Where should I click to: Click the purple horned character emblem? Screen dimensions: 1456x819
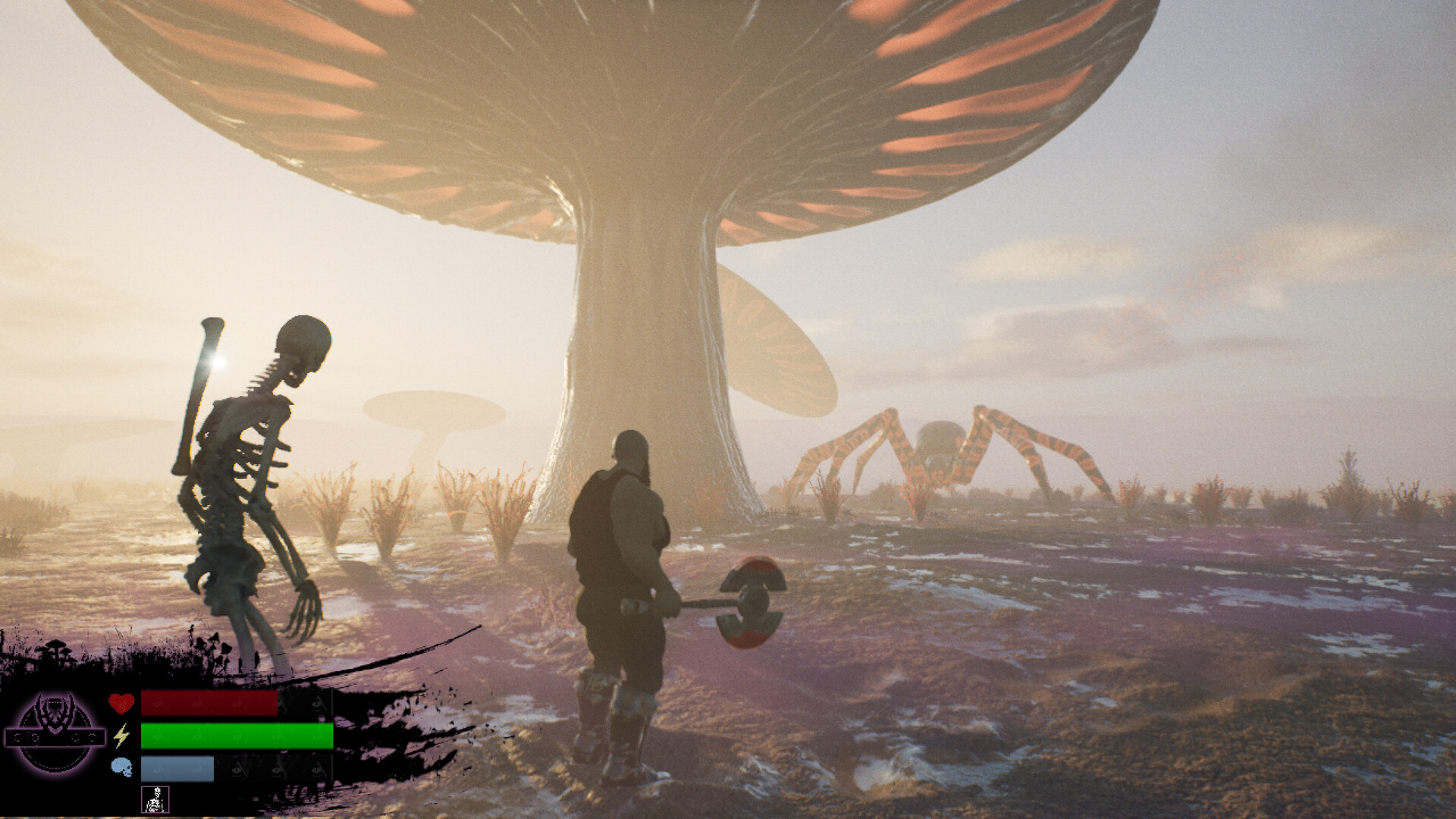(55, 732)
